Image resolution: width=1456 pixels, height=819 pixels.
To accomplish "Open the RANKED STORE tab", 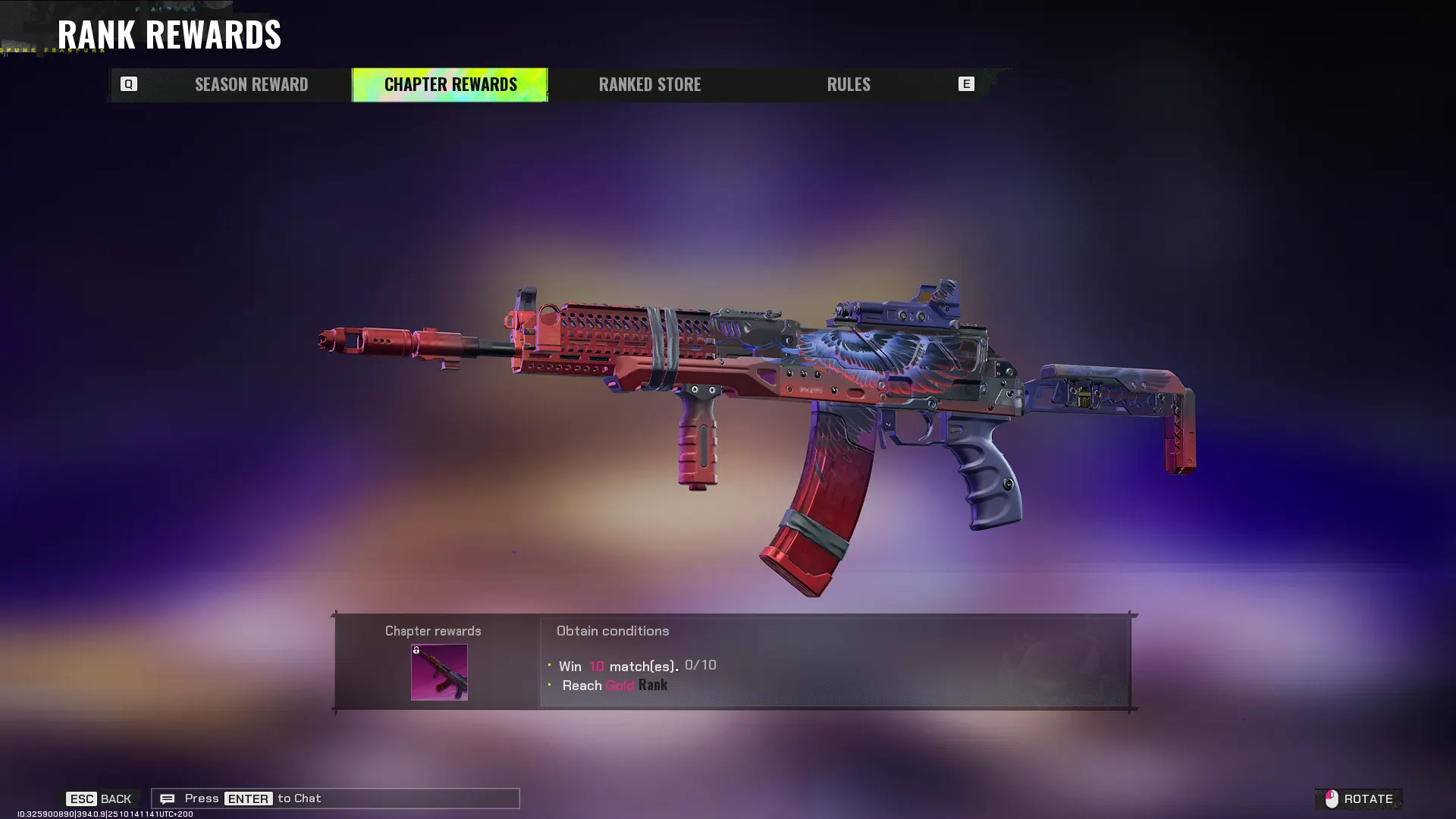I will 650,84.
